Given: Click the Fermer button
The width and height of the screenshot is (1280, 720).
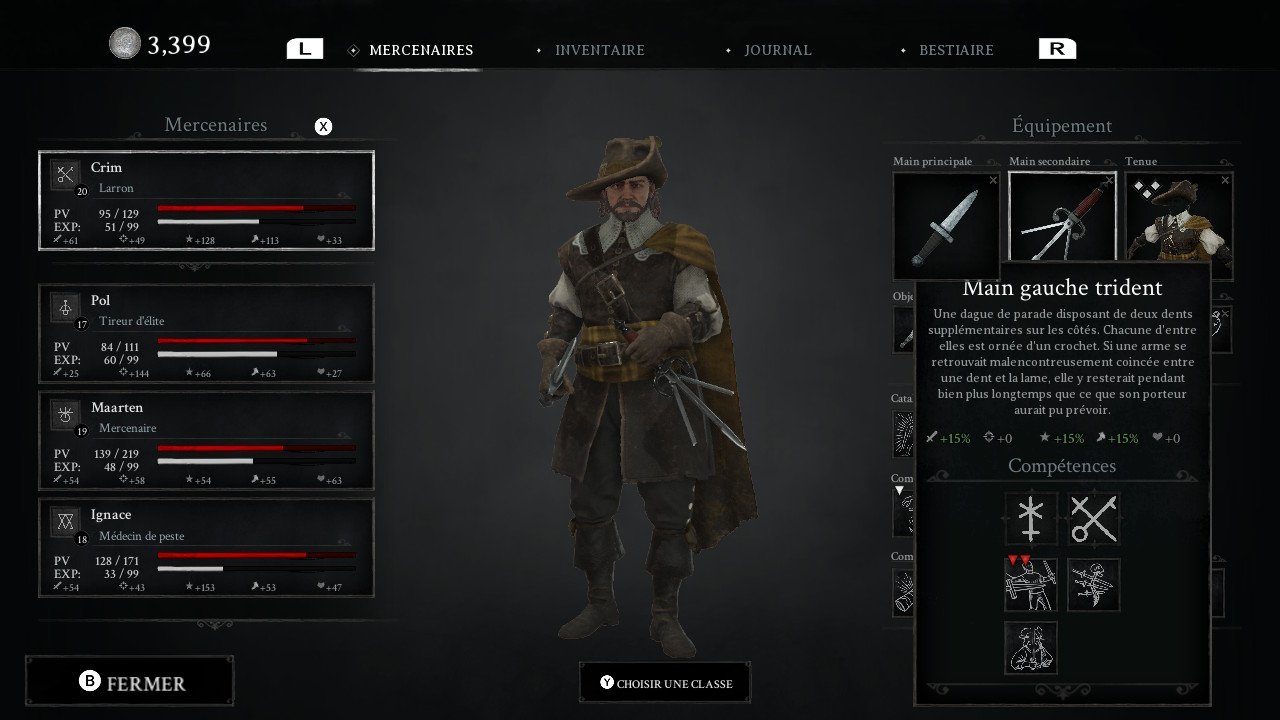Looking at the screenshot, I should [130, 682].
